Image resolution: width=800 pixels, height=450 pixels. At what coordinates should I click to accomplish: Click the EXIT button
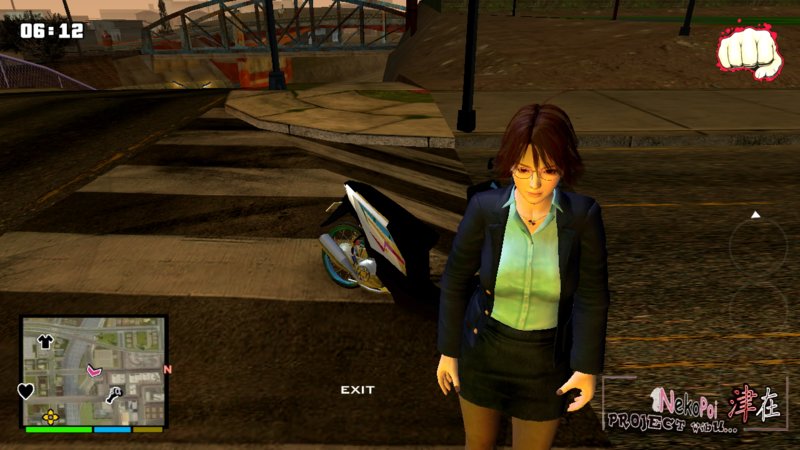pyautogui.click(x=357, y=389)
